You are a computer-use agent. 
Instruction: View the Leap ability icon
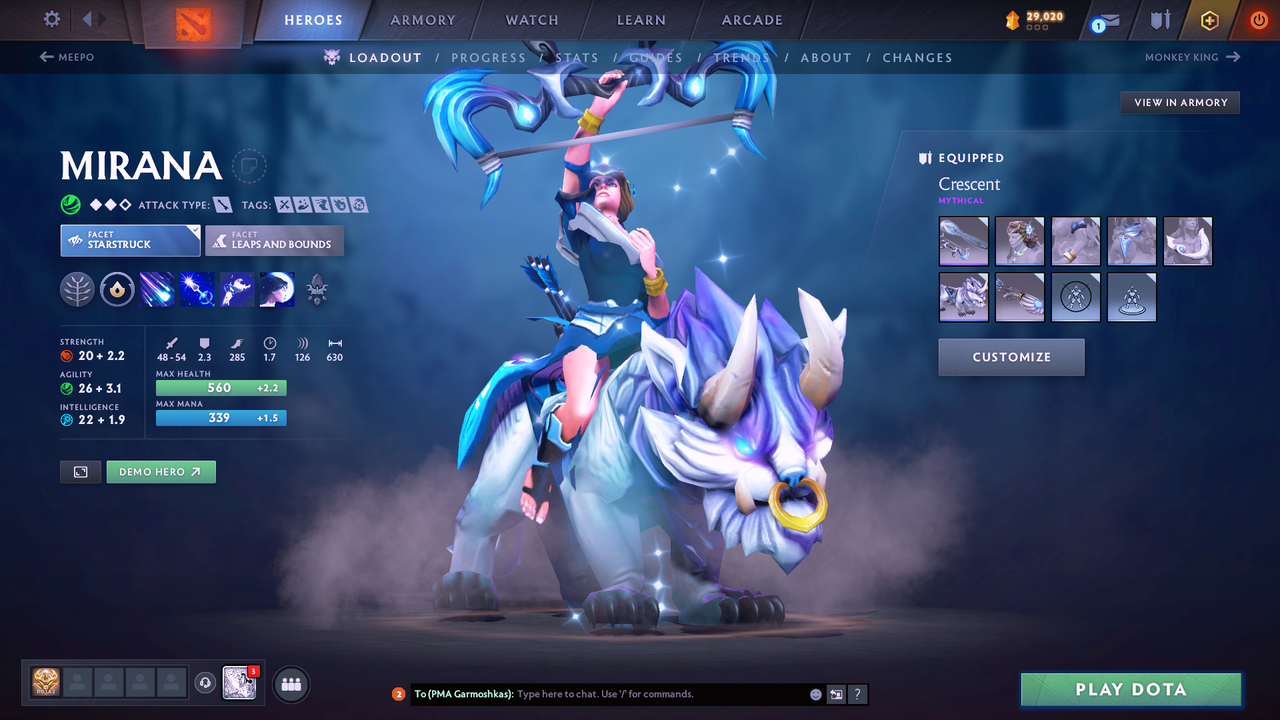(237, 289)
